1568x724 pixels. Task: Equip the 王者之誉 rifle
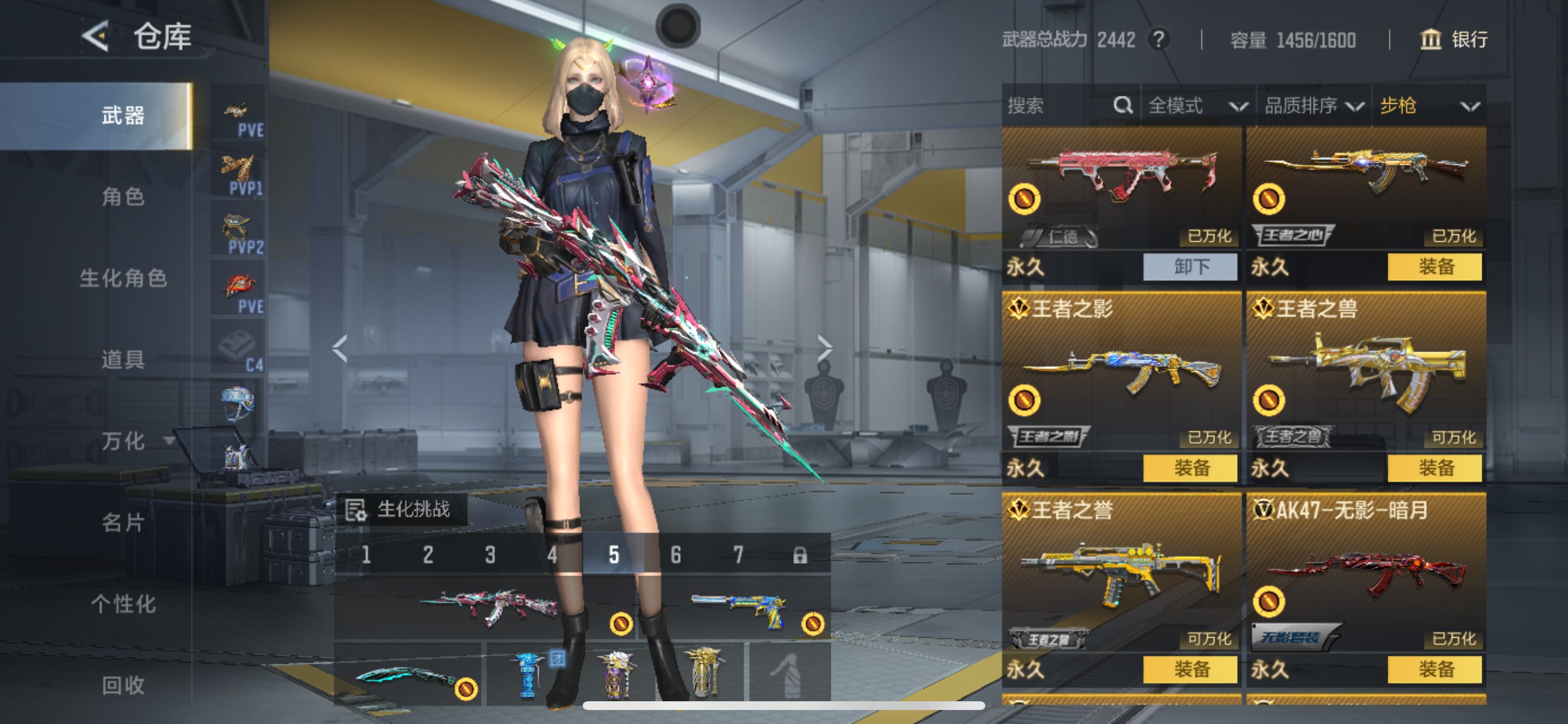click(x=1190, y=669)
